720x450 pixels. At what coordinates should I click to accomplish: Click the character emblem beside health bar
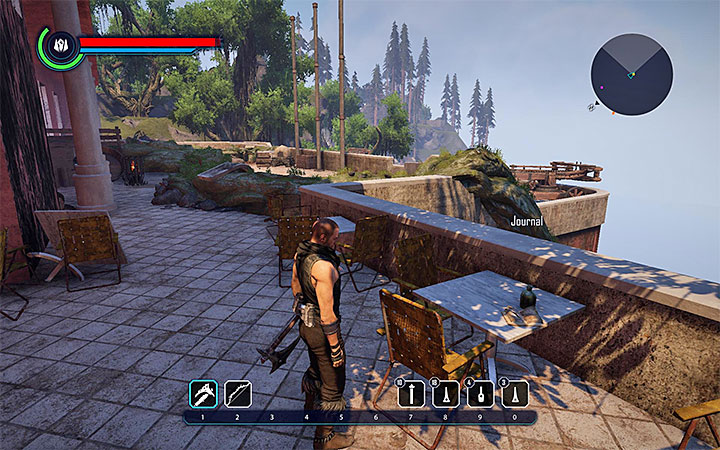pyautogui.click(x=59, y=45)
